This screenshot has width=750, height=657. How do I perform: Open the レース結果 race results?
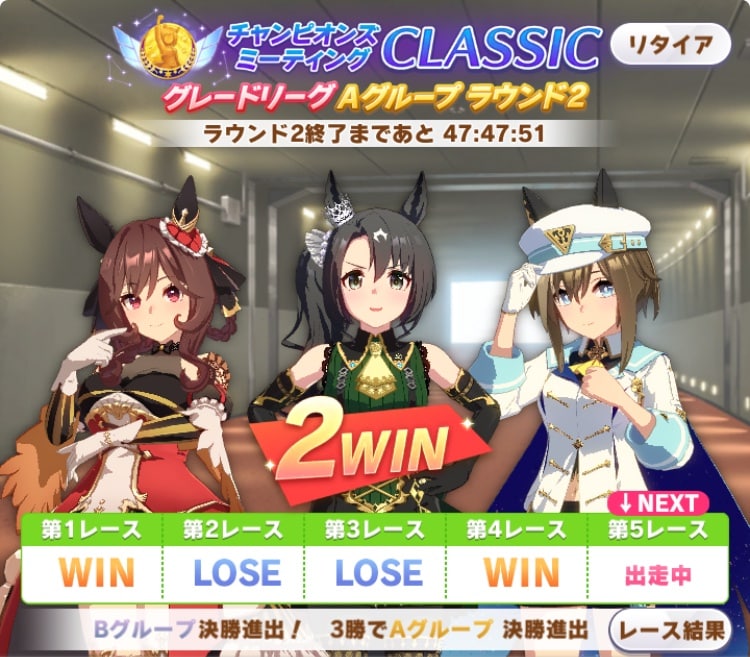point(672,630)
